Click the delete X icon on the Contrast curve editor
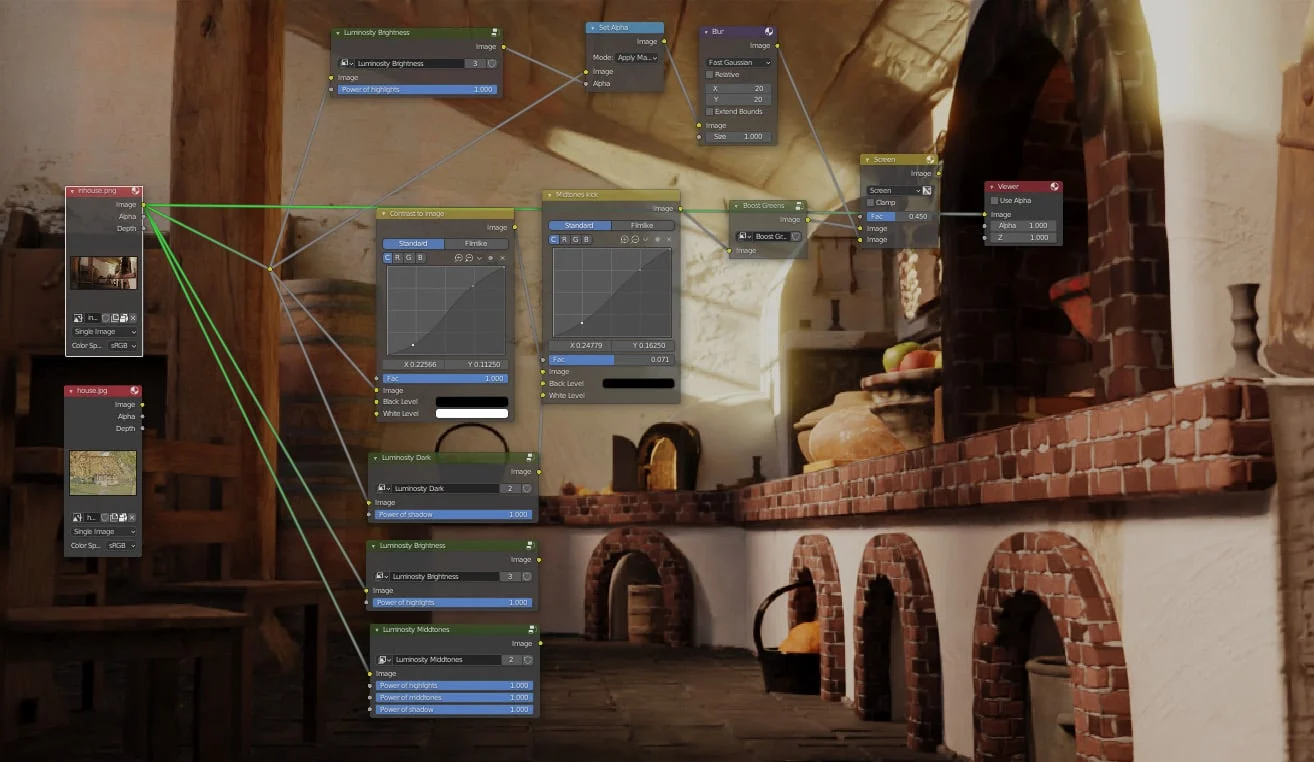The height and width of the screenshot is (762, 1314). click(502, 257)
